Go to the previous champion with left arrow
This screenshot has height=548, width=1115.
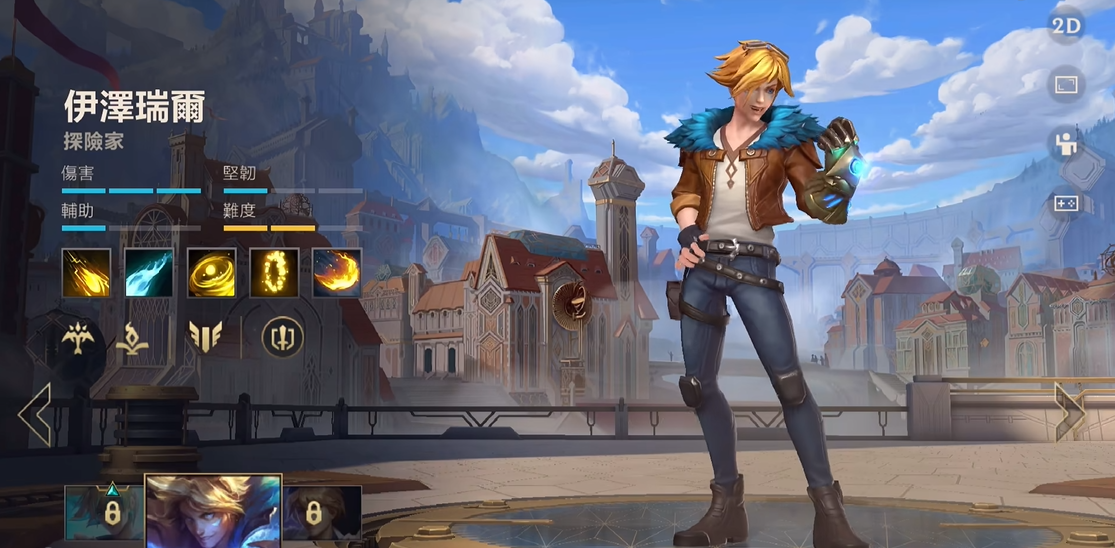34,412
